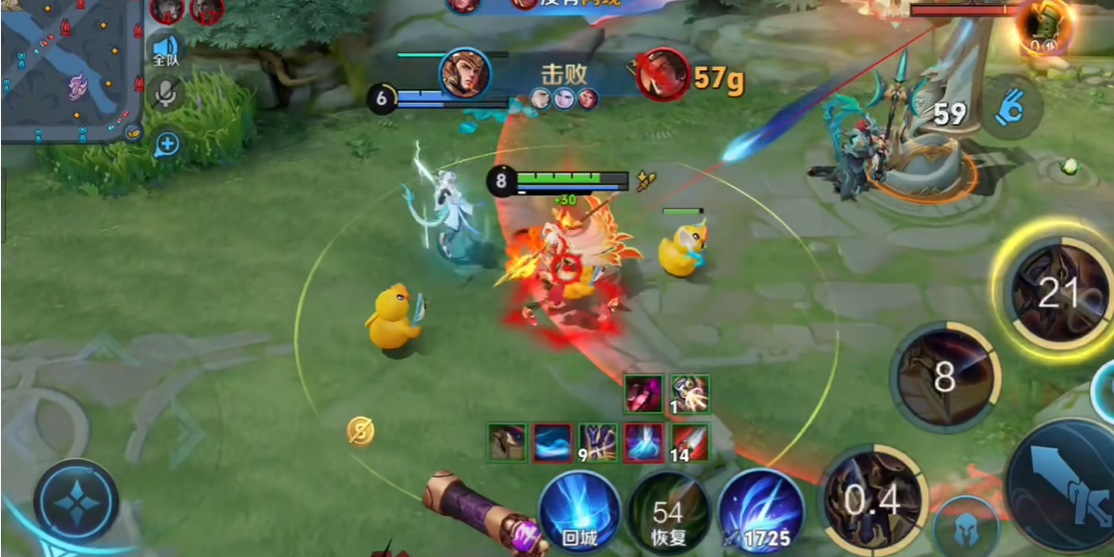Select the equipment item showing count 9

point(598,442)
